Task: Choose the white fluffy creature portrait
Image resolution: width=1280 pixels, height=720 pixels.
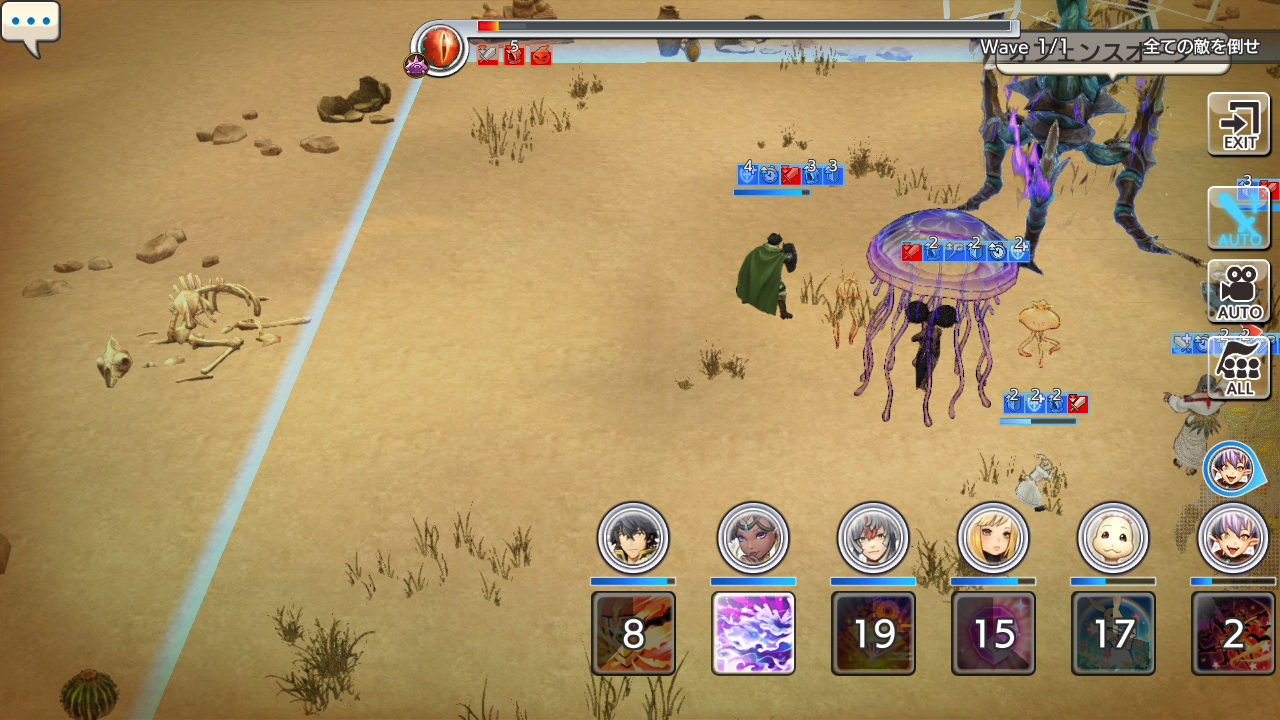Action: [1113, 538]
